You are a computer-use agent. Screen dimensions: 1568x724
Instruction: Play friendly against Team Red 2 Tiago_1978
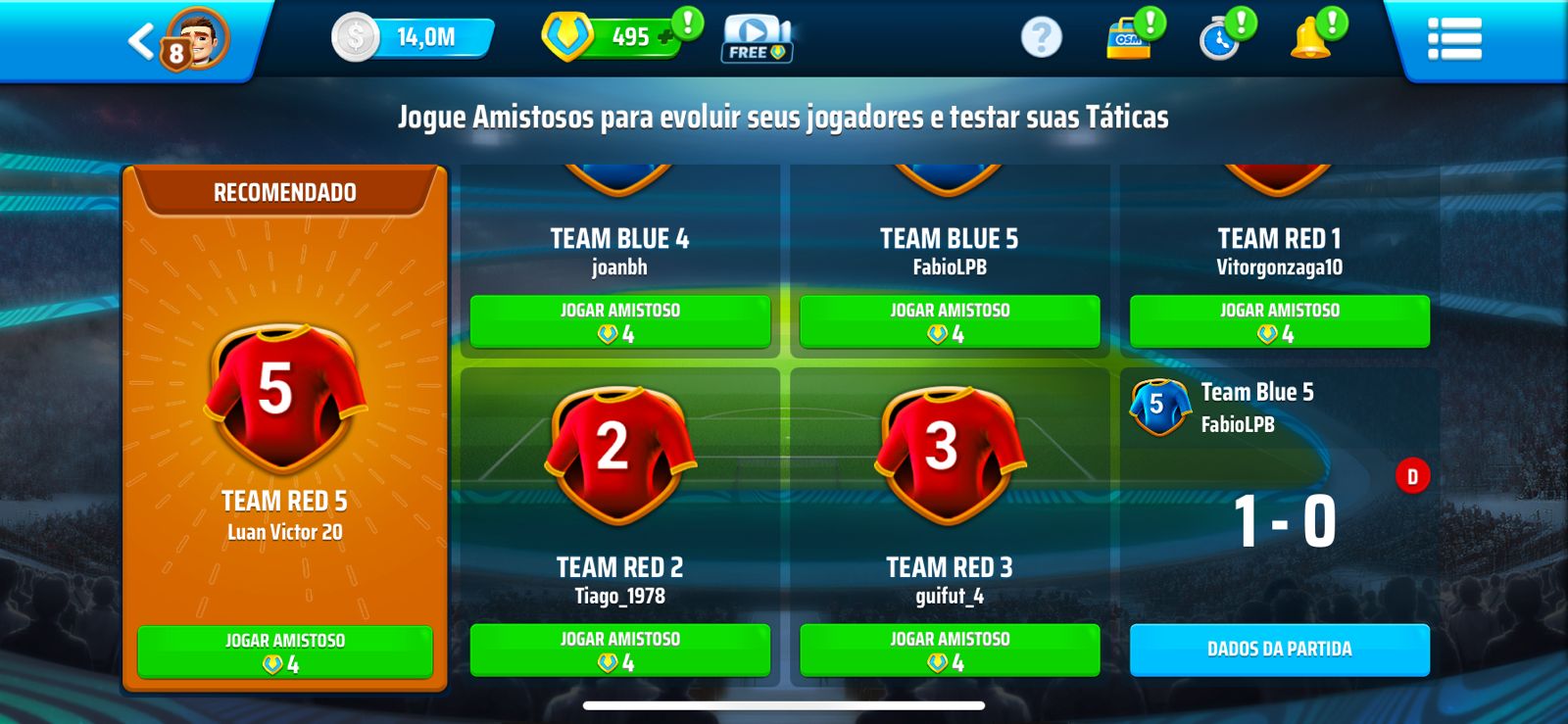[620, 650]
